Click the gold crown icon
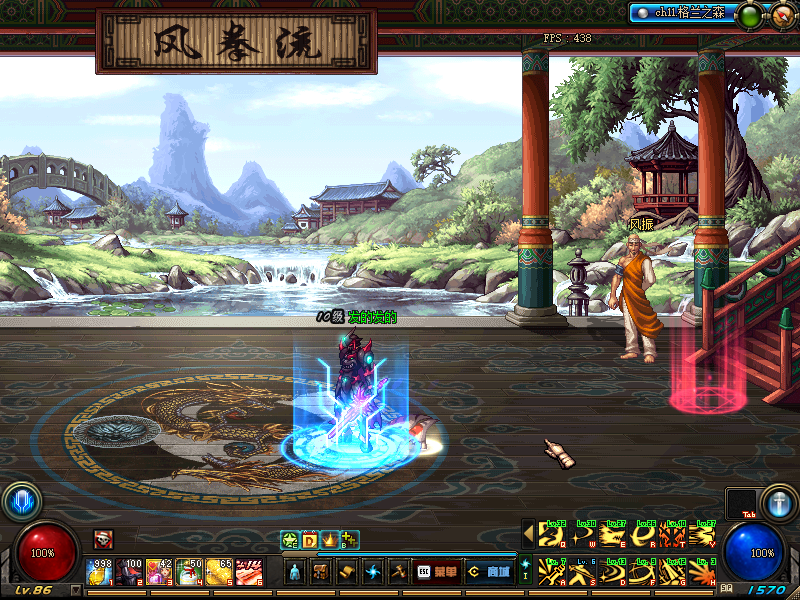Screen dimensions: 800x600 (x=329, y=540)
